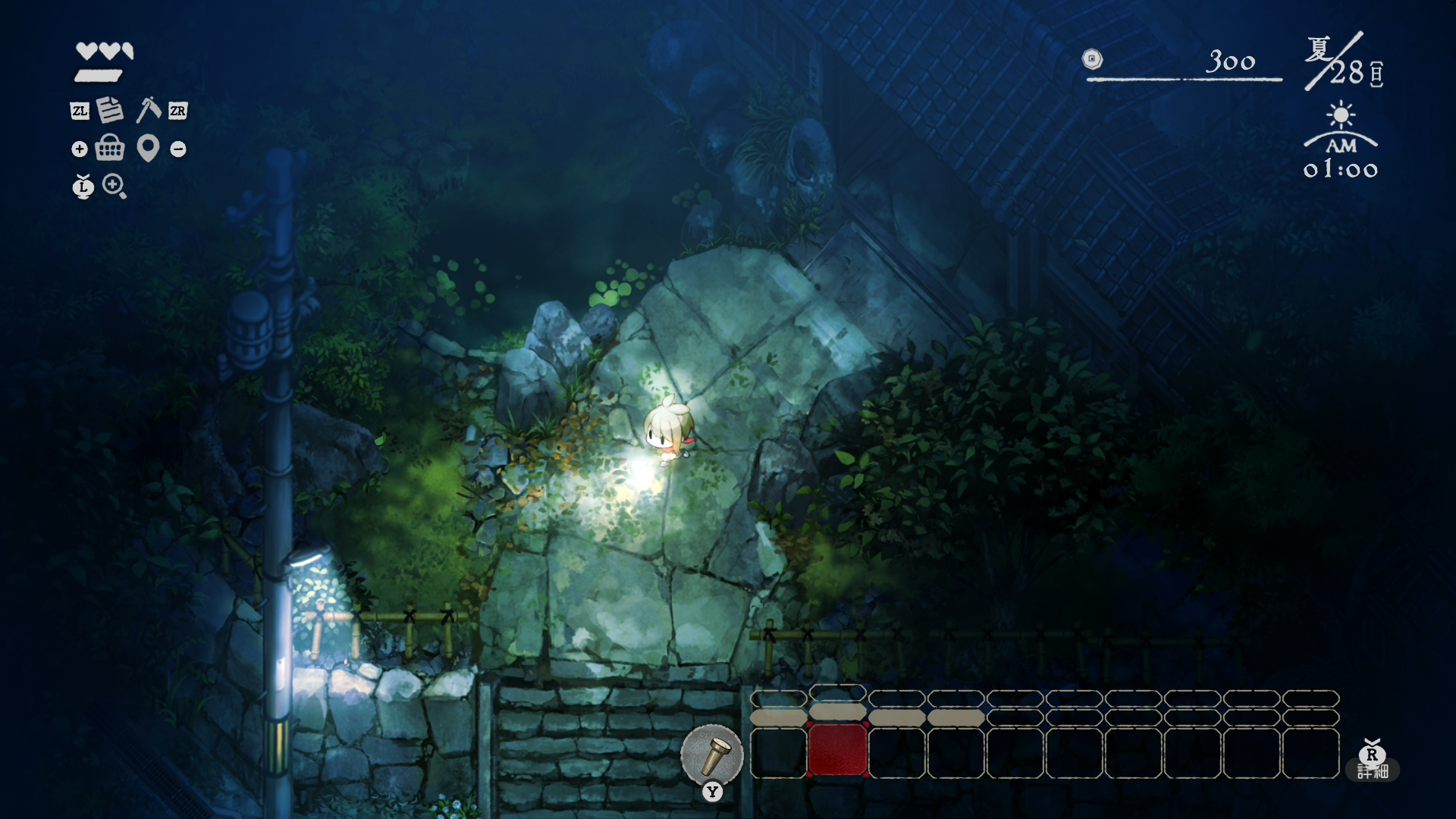
Task: Open the basket inventory icon
Action: 110,148
